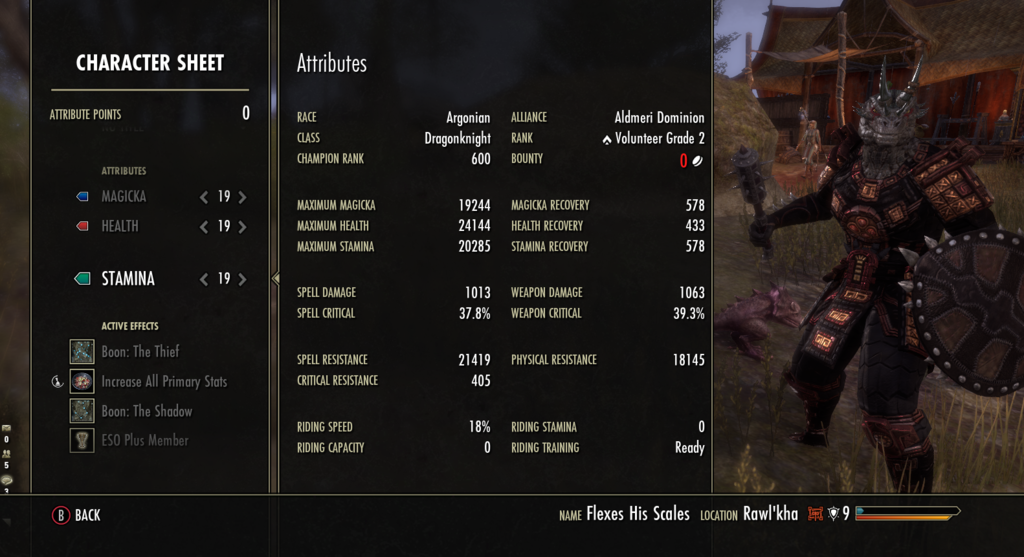This screenshot has width=1024, height=557.
Task: Decrease the Stamina attribute points
Action: 205,279
